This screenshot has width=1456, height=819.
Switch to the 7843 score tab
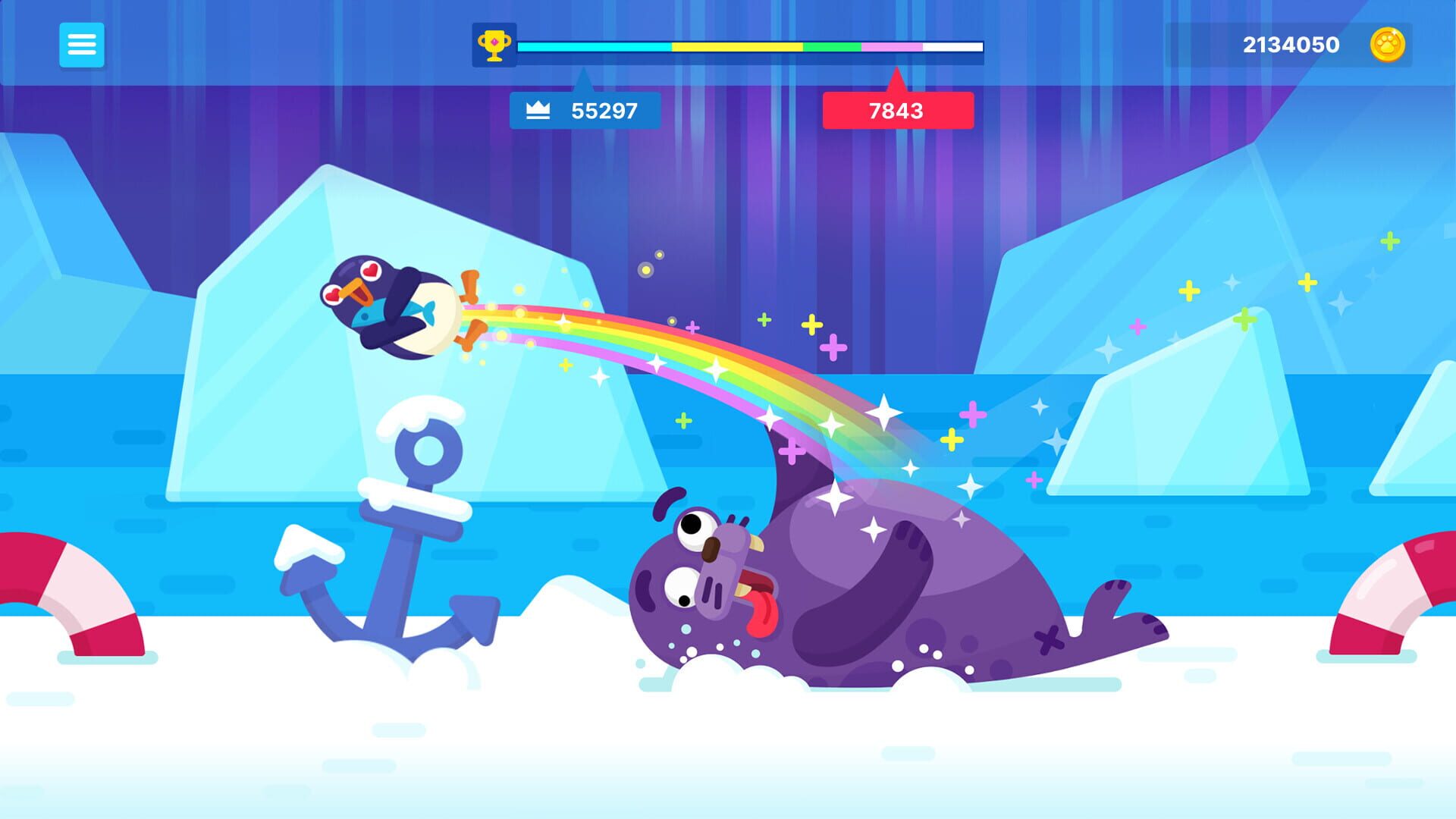pyautogui.click(x=897, y=111)
